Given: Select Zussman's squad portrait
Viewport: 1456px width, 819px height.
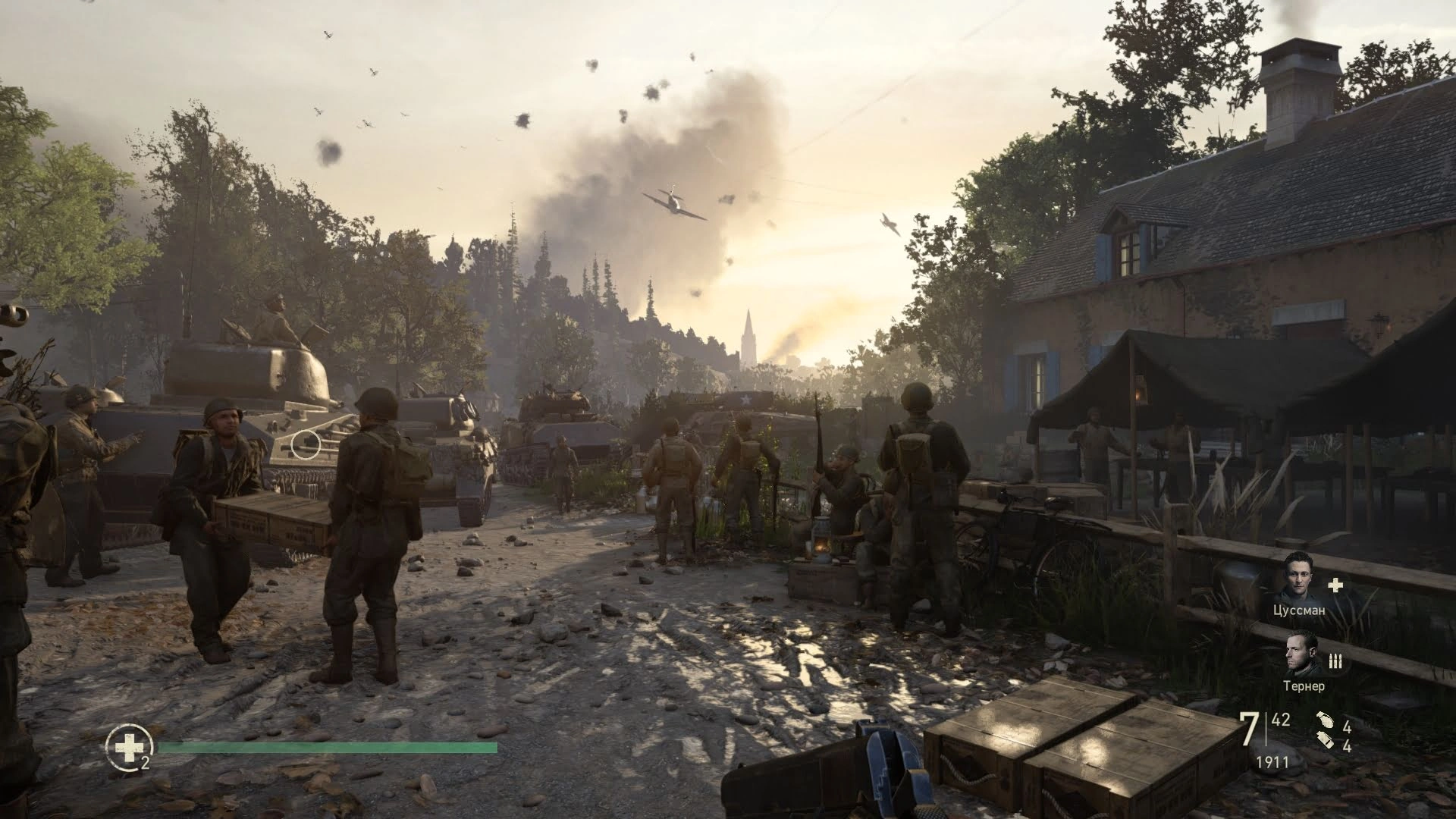Looking at the screenshot, I should (1300, 576).
